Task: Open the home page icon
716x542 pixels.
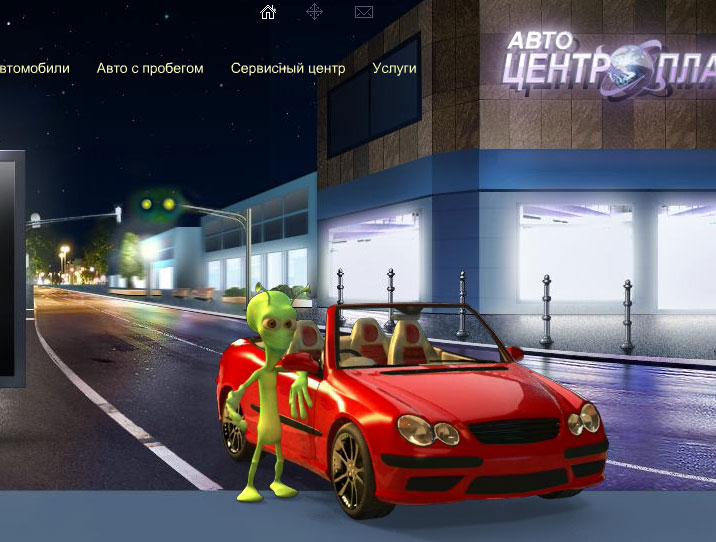Action: (x=268, y=12)
